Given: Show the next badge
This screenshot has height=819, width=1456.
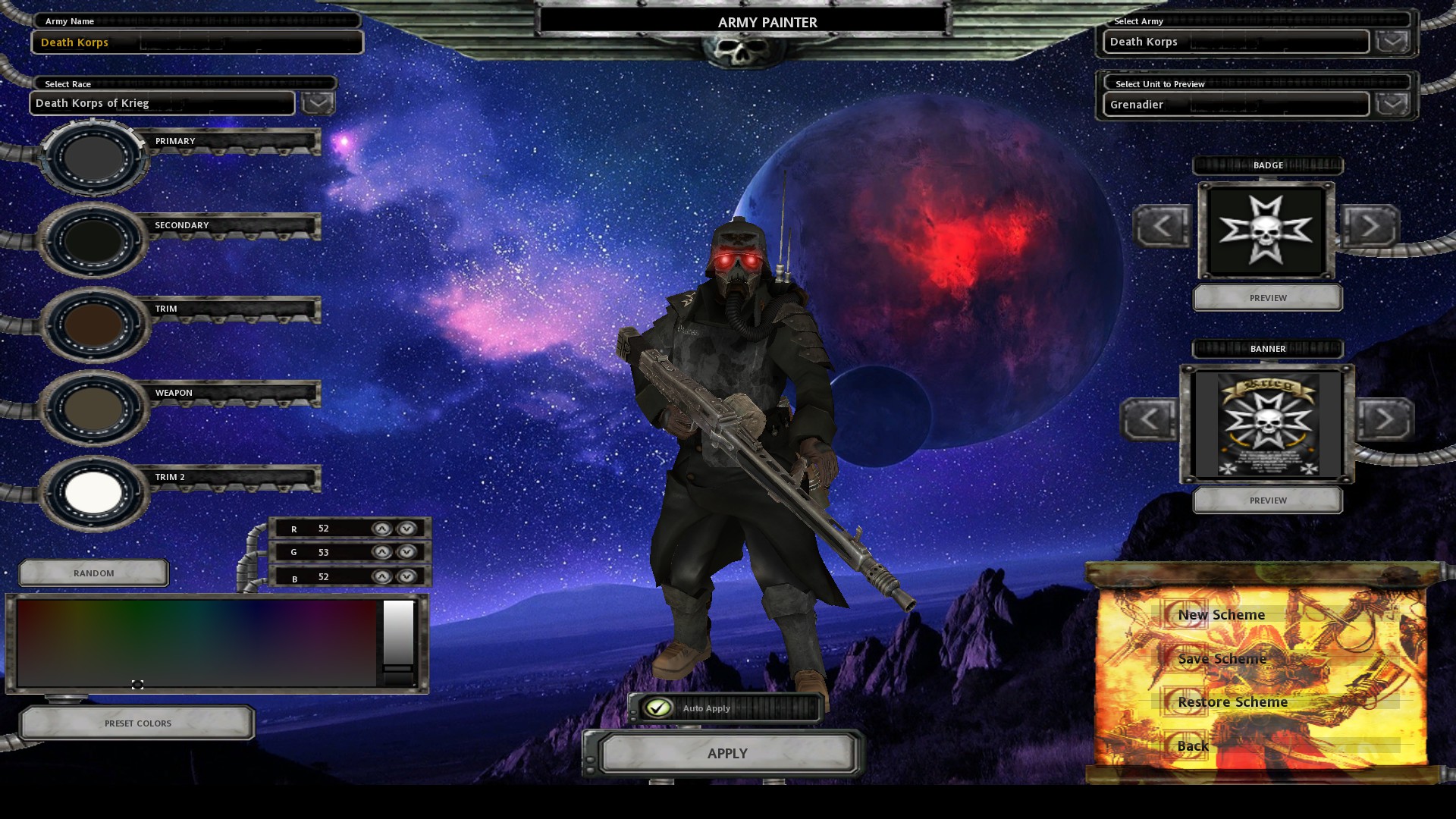Looking at the screenshot, I should click(1370, 225).
